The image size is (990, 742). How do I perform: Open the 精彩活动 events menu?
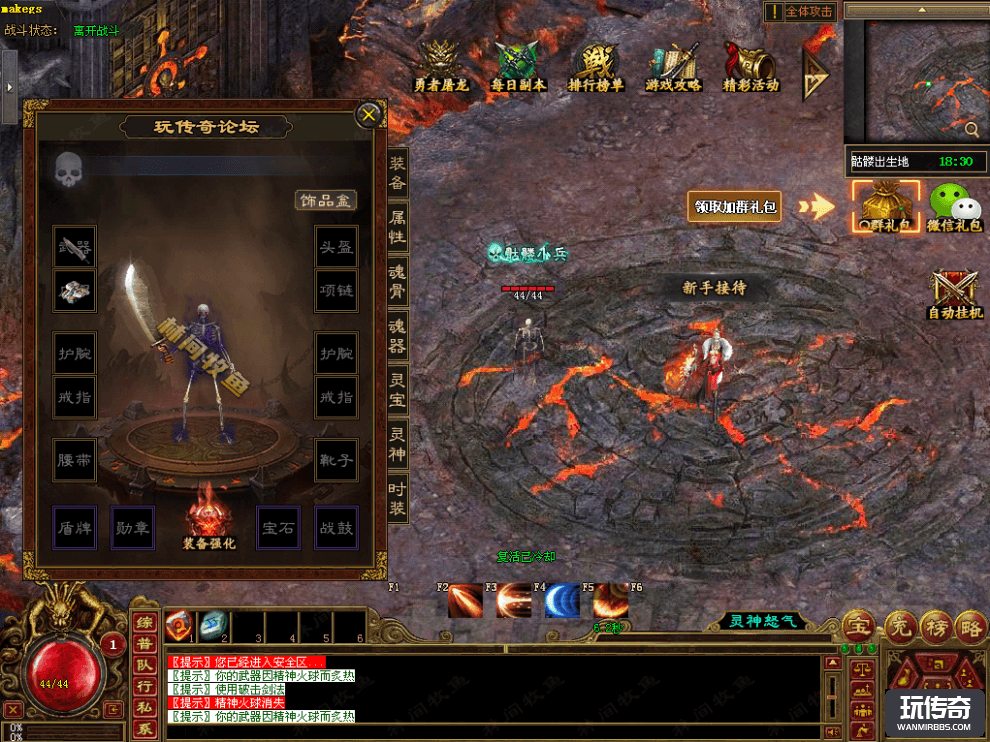(x=751, y=66)
